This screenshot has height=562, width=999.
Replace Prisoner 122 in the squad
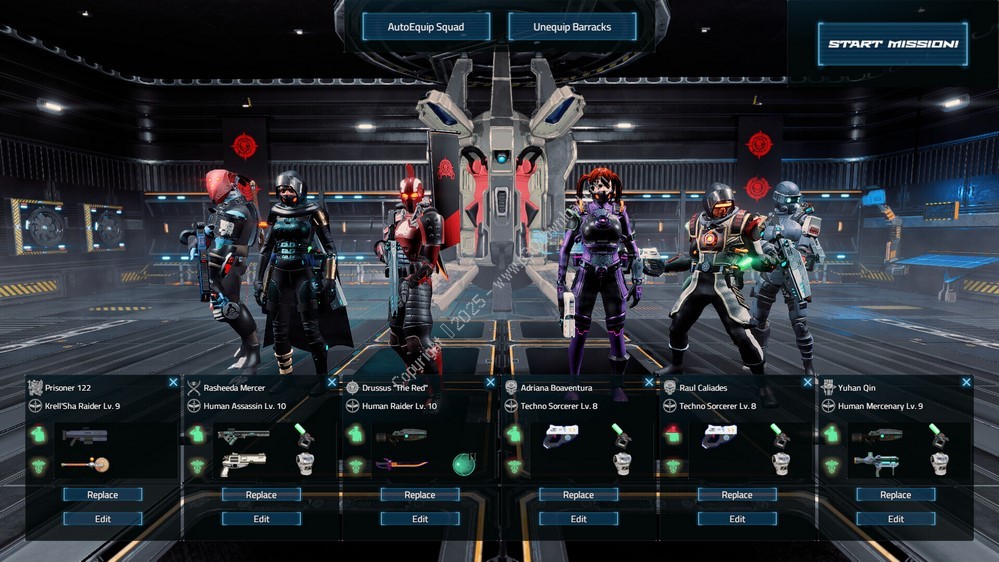103,495
